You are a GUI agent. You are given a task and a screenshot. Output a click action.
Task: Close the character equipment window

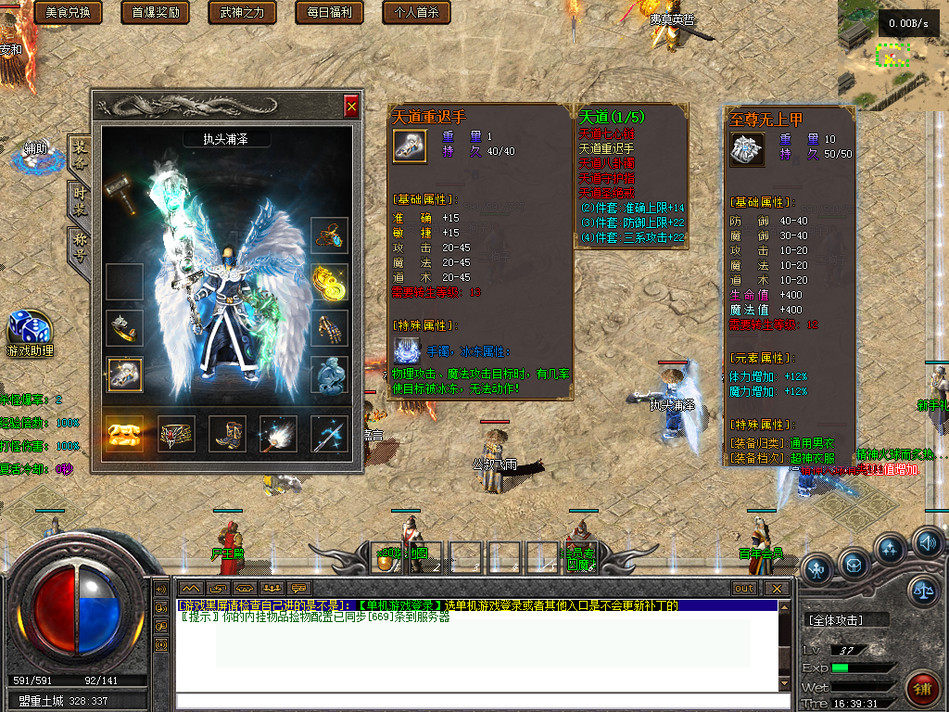point(351,105)
